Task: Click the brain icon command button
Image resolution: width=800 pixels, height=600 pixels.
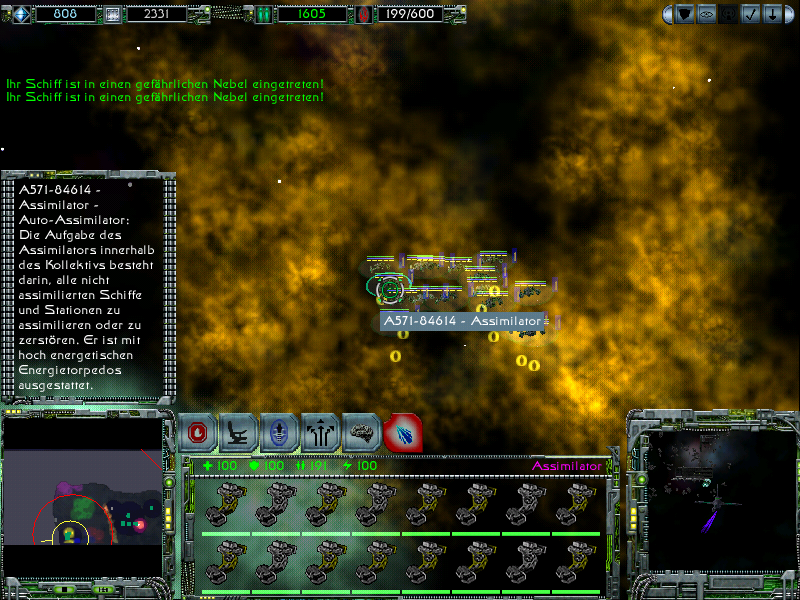Action: (362, 433)
